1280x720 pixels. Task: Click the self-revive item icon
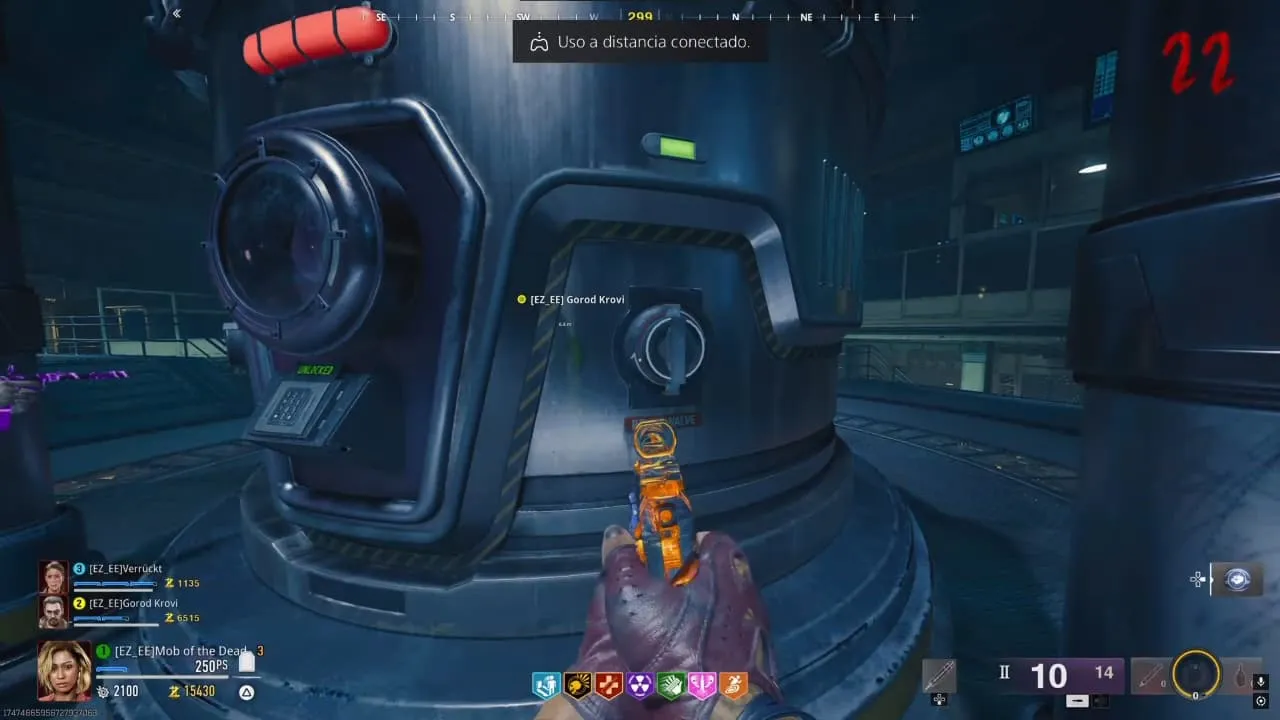click(246, 662)
